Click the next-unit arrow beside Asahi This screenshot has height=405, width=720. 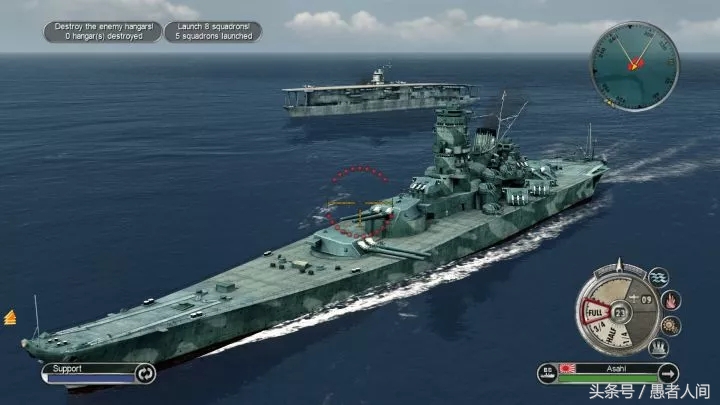(667, 374)
